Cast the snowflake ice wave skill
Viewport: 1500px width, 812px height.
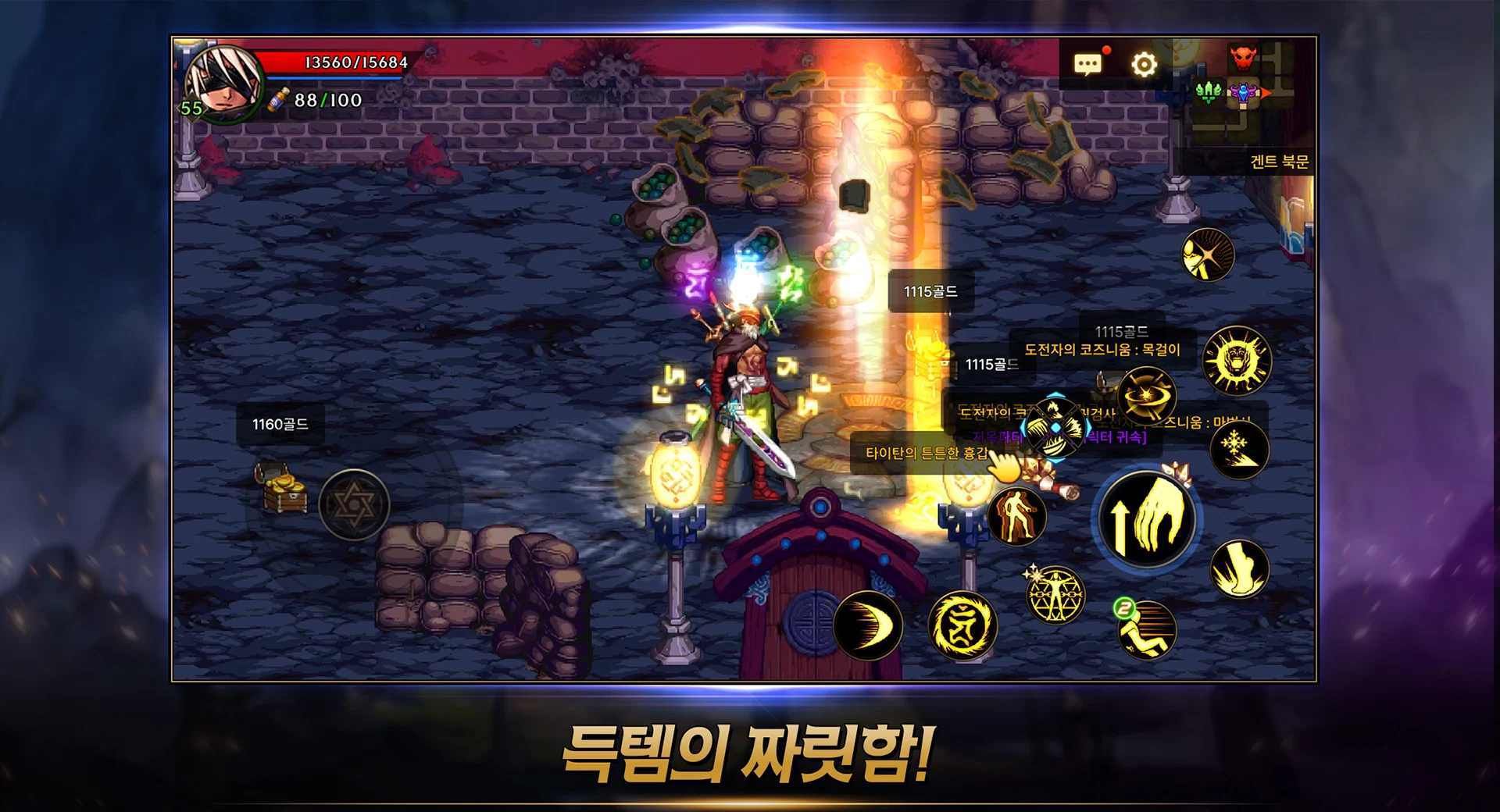pos(1239,449)
